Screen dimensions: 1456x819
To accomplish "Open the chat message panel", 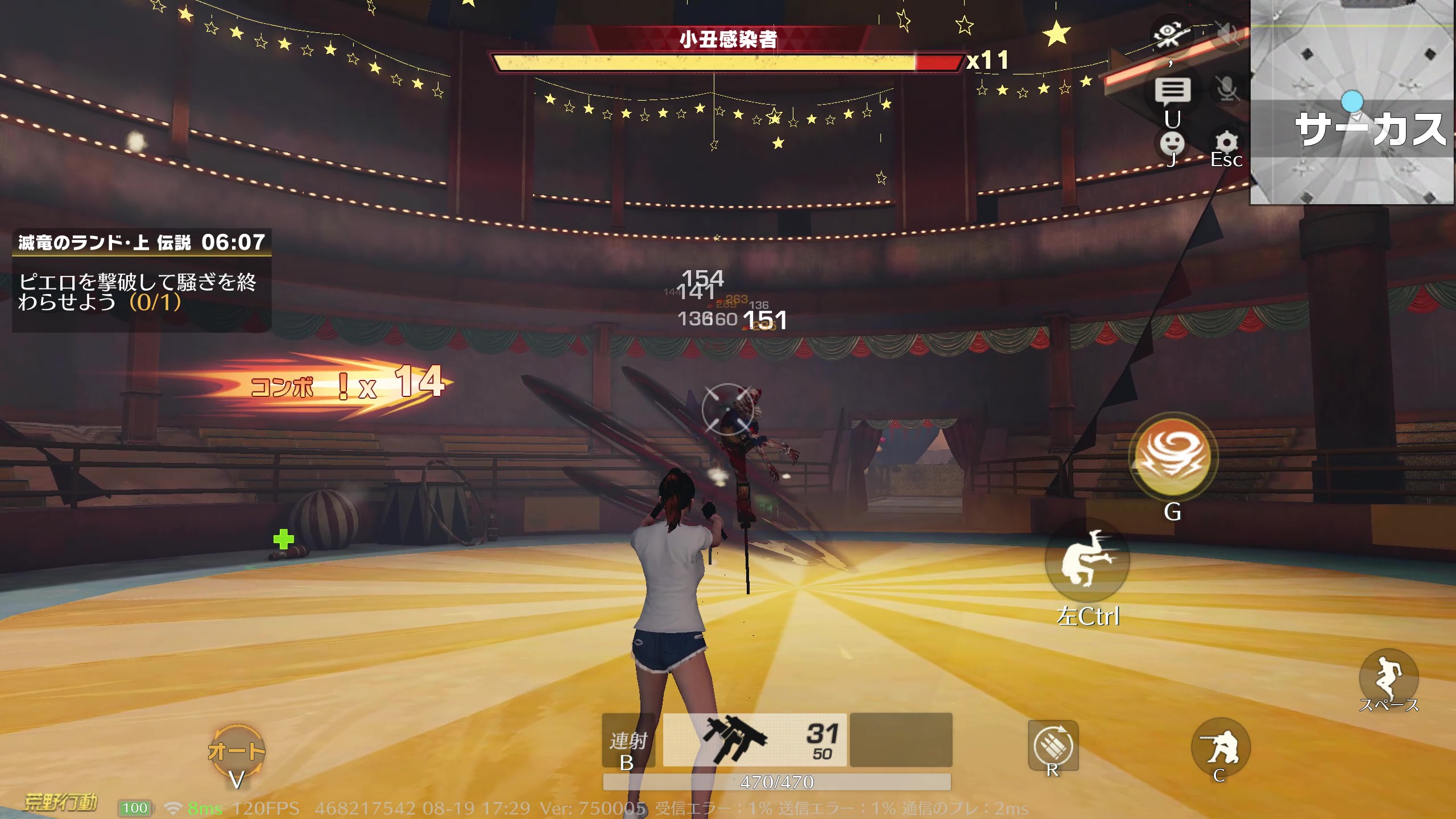I will 1172,91.
